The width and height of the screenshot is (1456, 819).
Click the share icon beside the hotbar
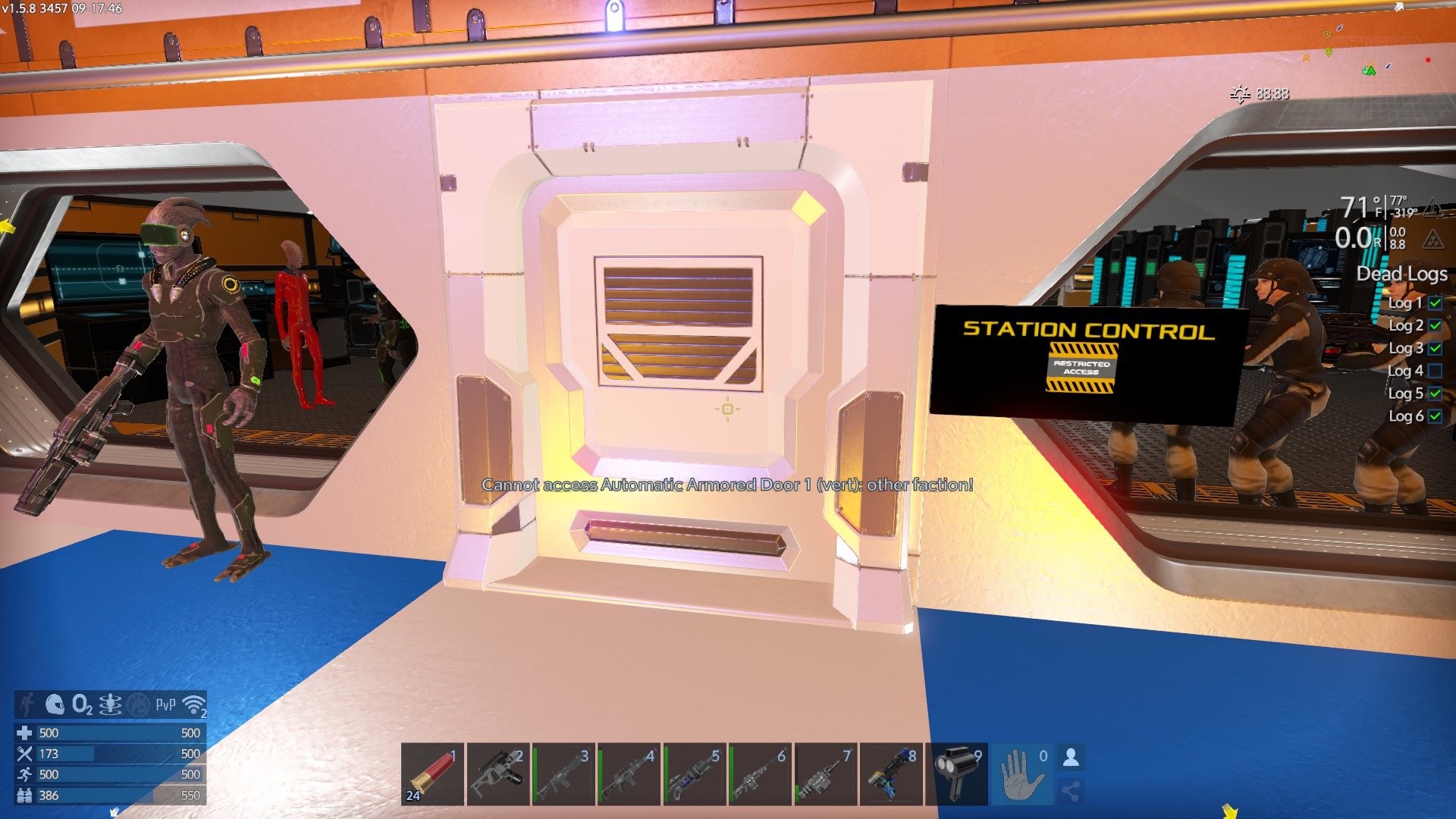coord(1071,792)
